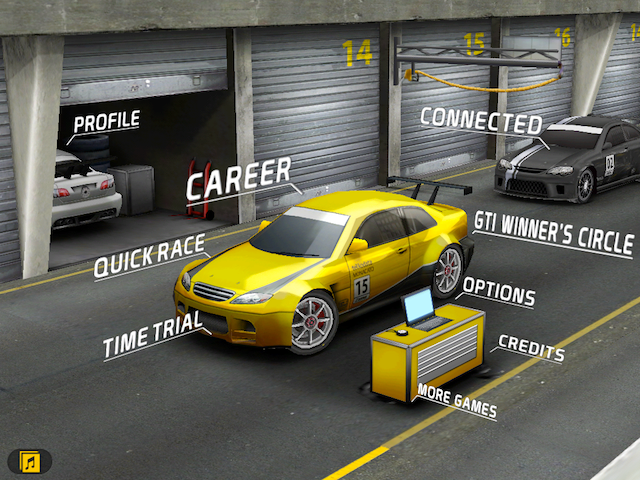Open the Options menu

click(x=498, y=292)
